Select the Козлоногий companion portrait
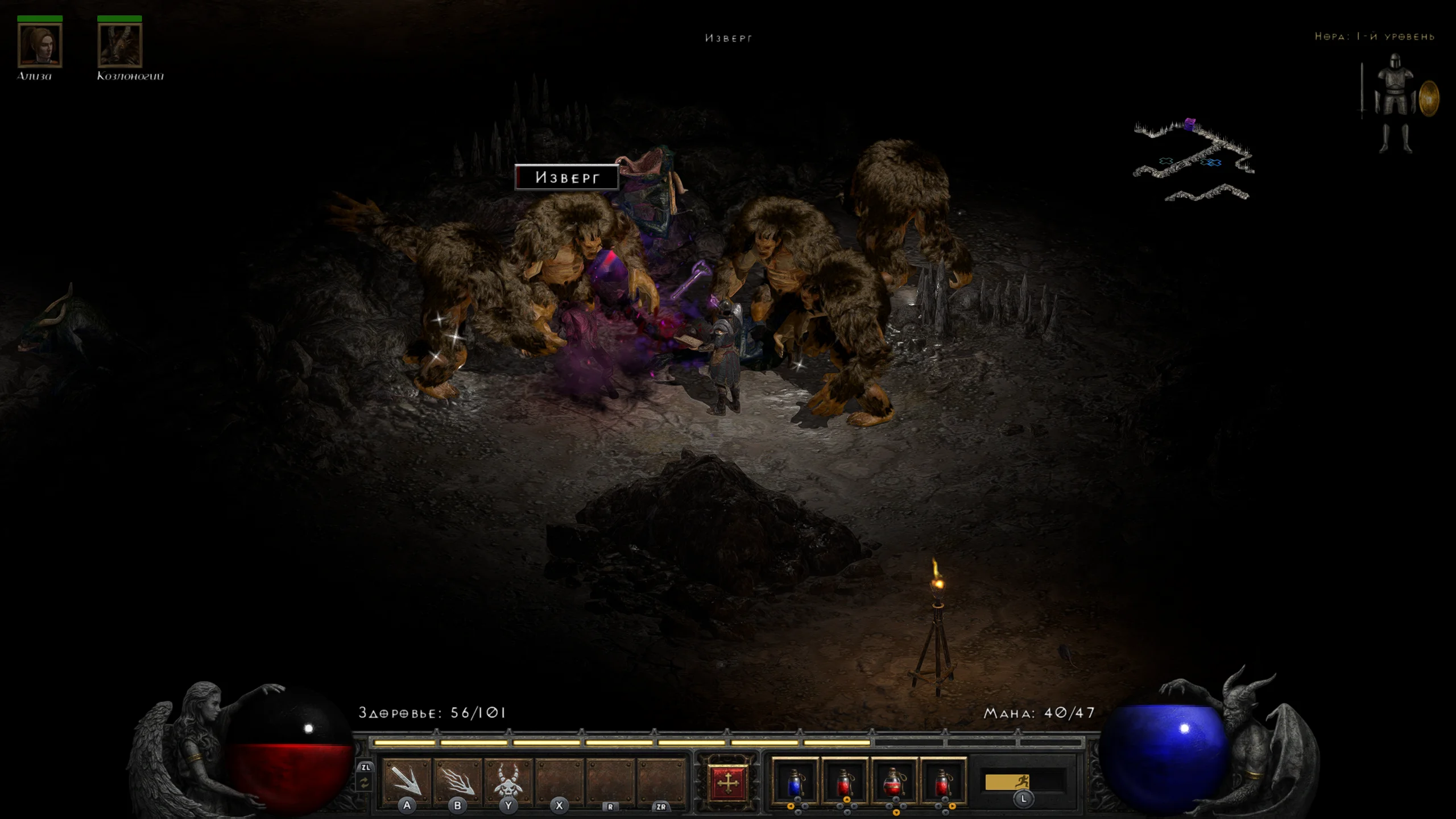This screenshot has width=1456, height=819. pyautogui.click(x=119, y=45)
